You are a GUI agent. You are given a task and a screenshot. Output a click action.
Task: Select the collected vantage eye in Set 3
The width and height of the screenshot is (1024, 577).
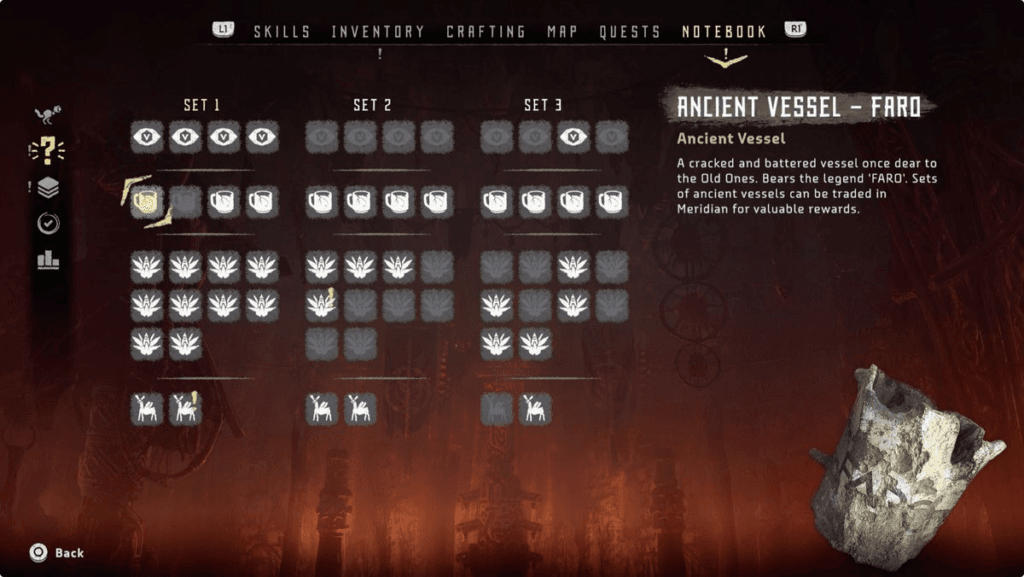coord(574,137)
